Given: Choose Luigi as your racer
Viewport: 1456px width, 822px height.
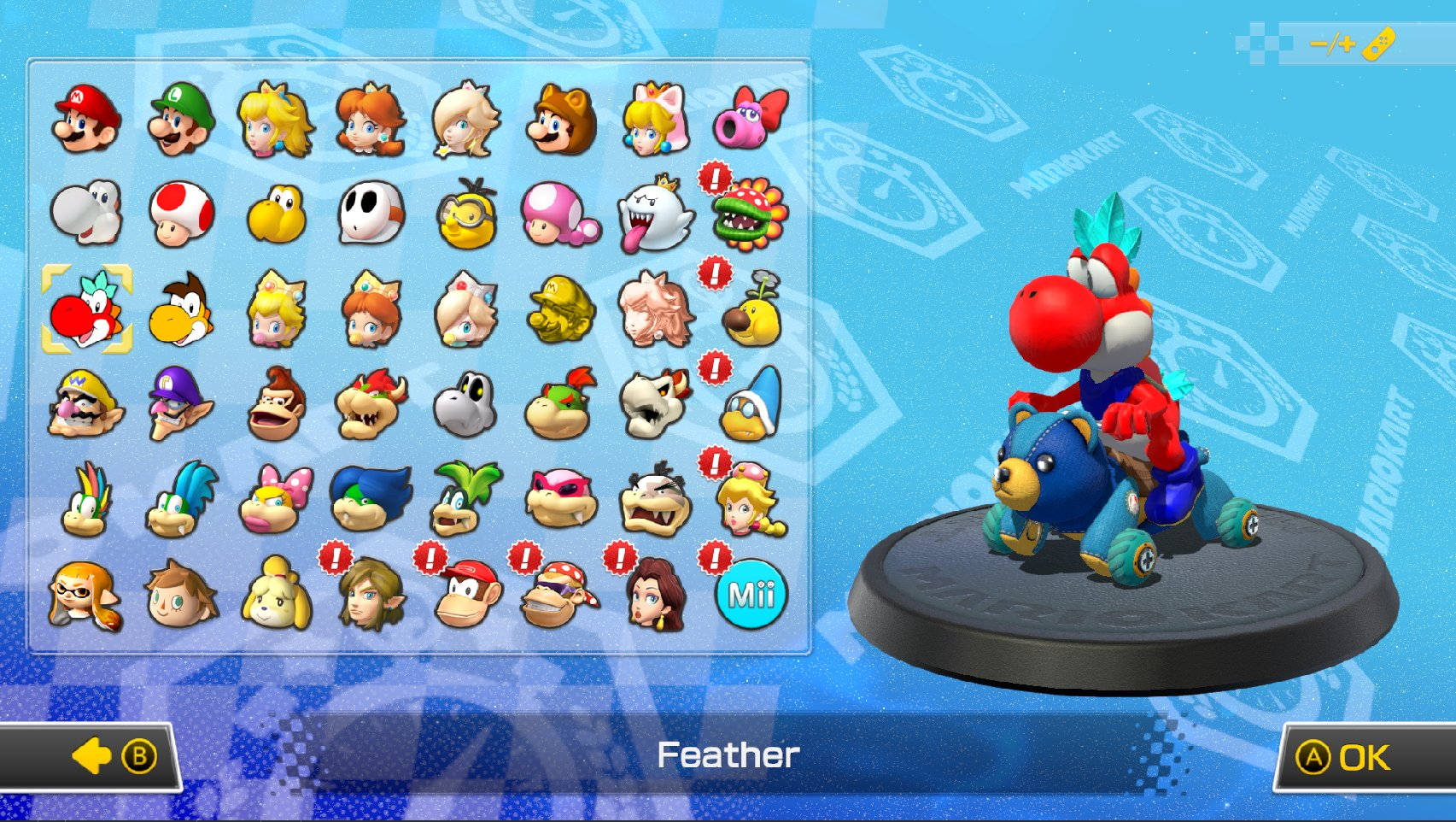Looking at the screenshot, I should pos(181,119).
